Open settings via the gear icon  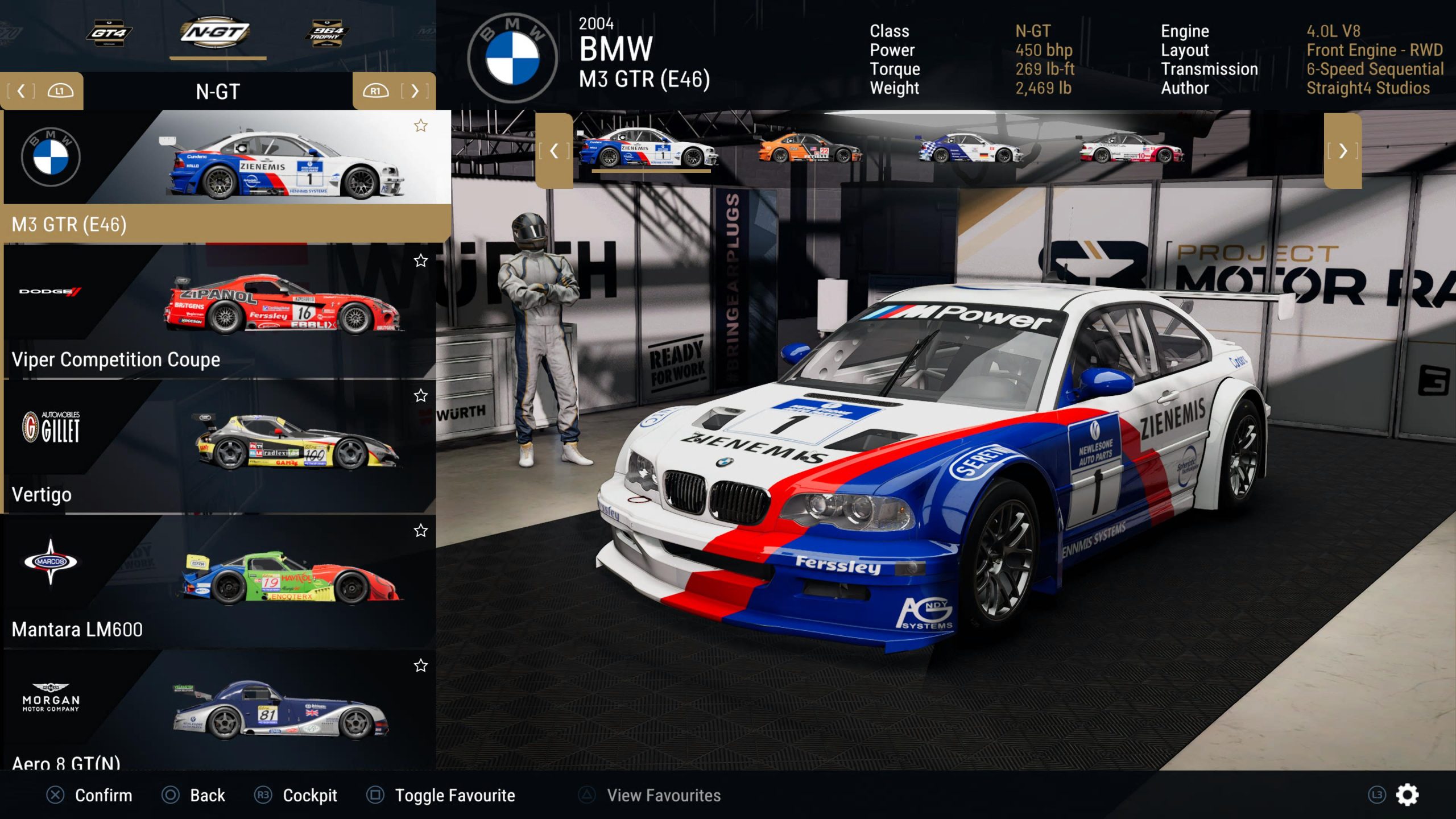coord(1407,795)
